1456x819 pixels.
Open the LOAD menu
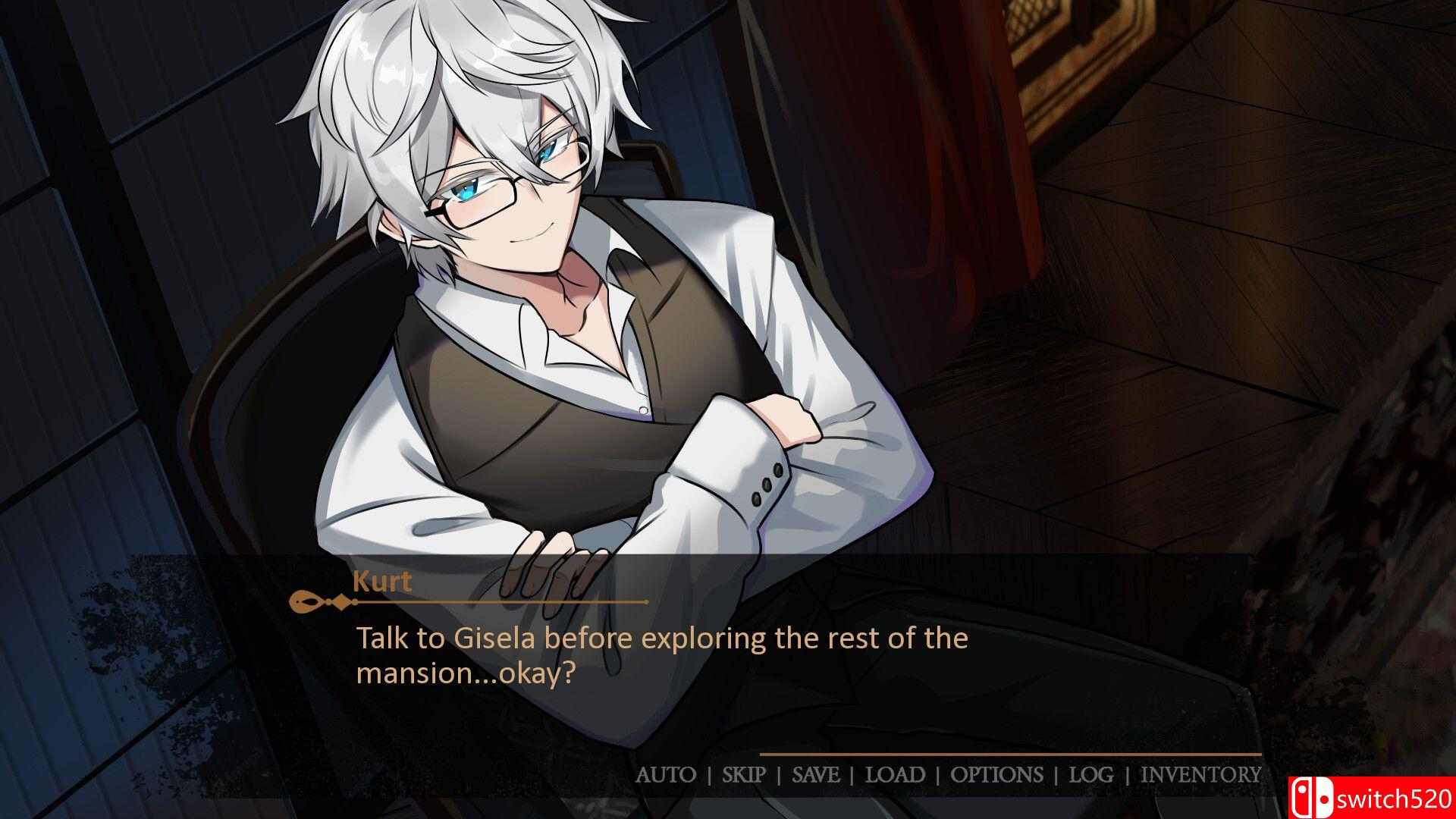pos(895,774)
